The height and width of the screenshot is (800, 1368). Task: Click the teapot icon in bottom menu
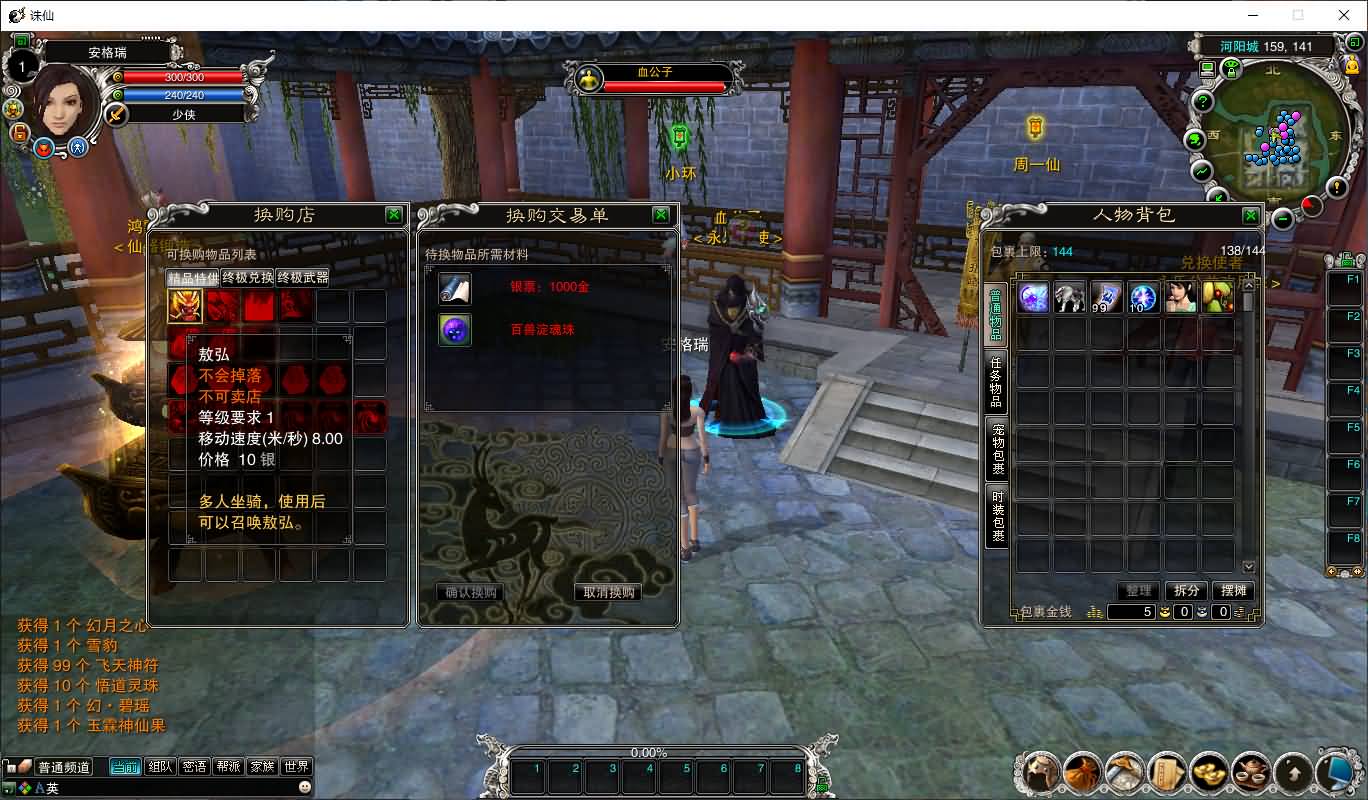(1251, 771)
